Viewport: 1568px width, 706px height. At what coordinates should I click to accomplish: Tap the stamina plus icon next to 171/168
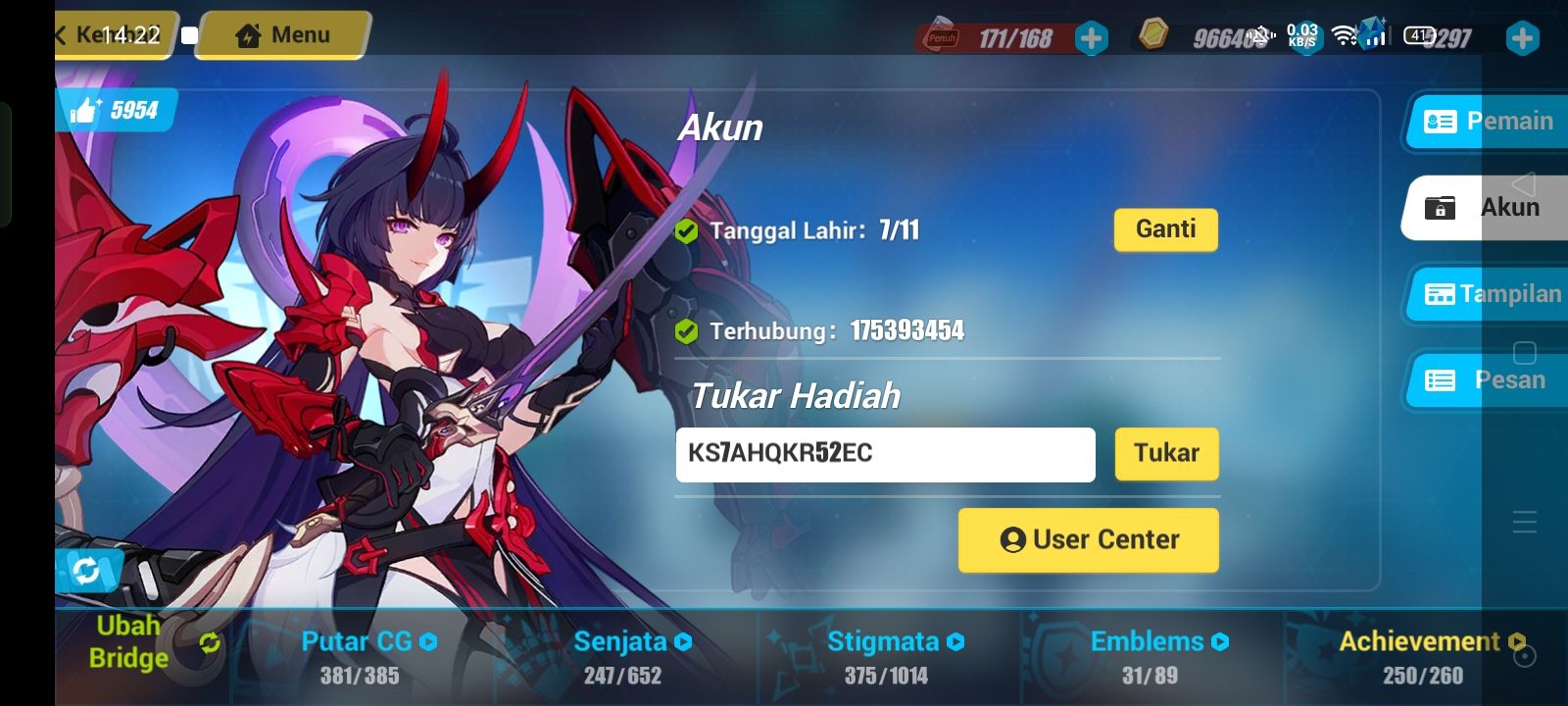tap(1091, 38)
